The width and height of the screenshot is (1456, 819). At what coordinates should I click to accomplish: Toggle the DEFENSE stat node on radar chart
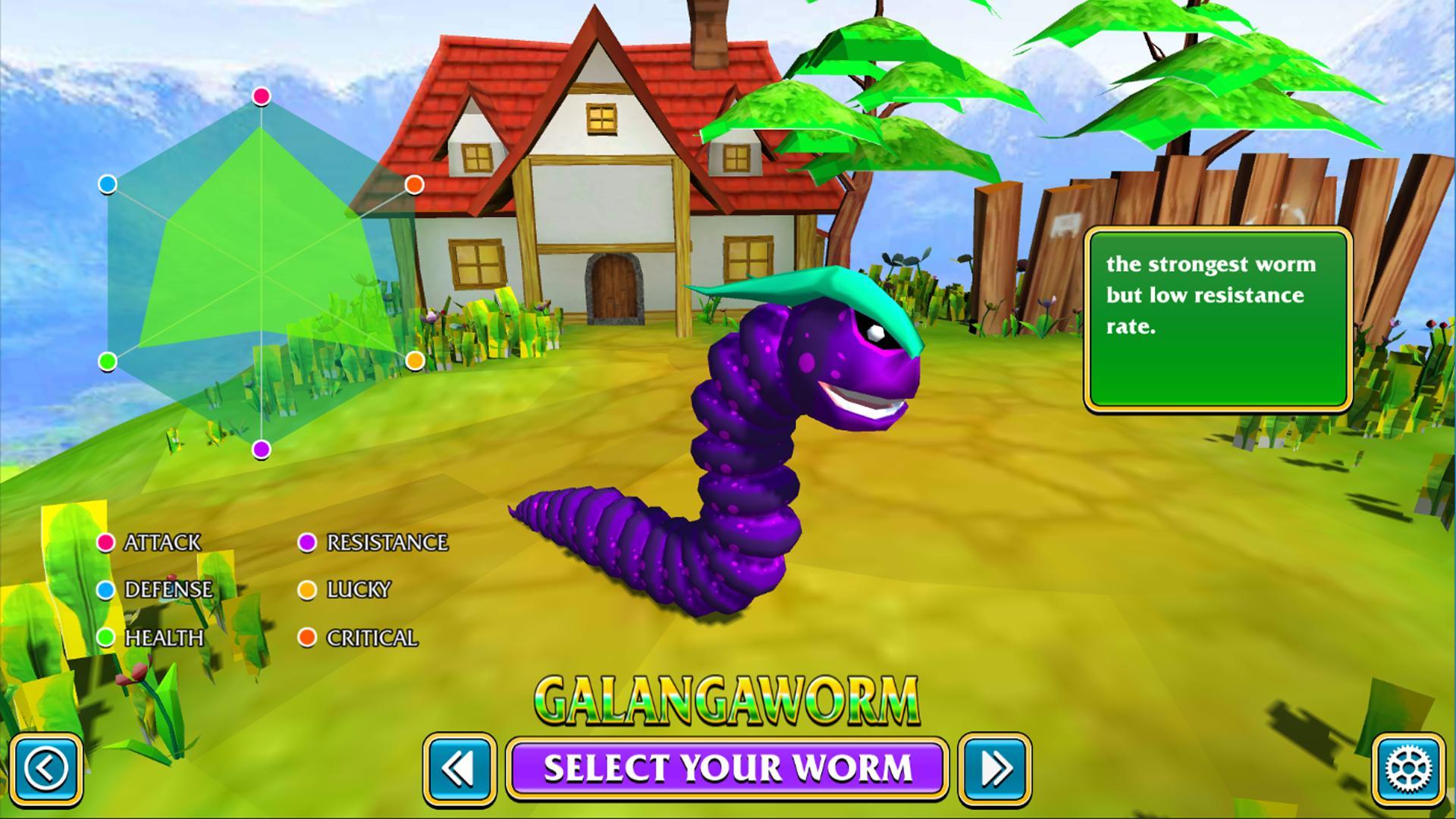pyautogui.click(x=107, y=182)
